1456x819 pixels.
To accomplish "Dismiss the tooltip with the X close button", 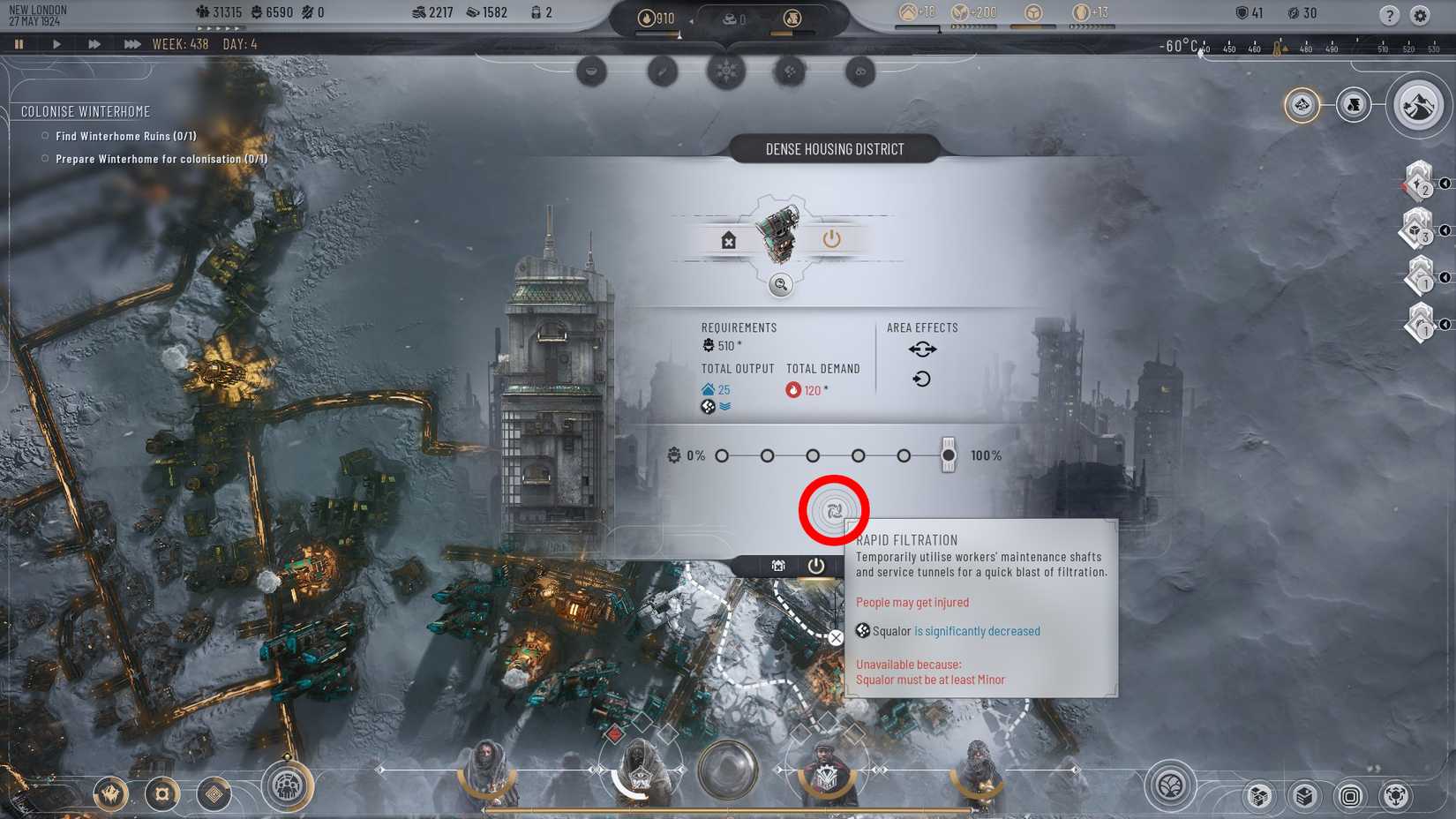I will [x=836, y=637].
